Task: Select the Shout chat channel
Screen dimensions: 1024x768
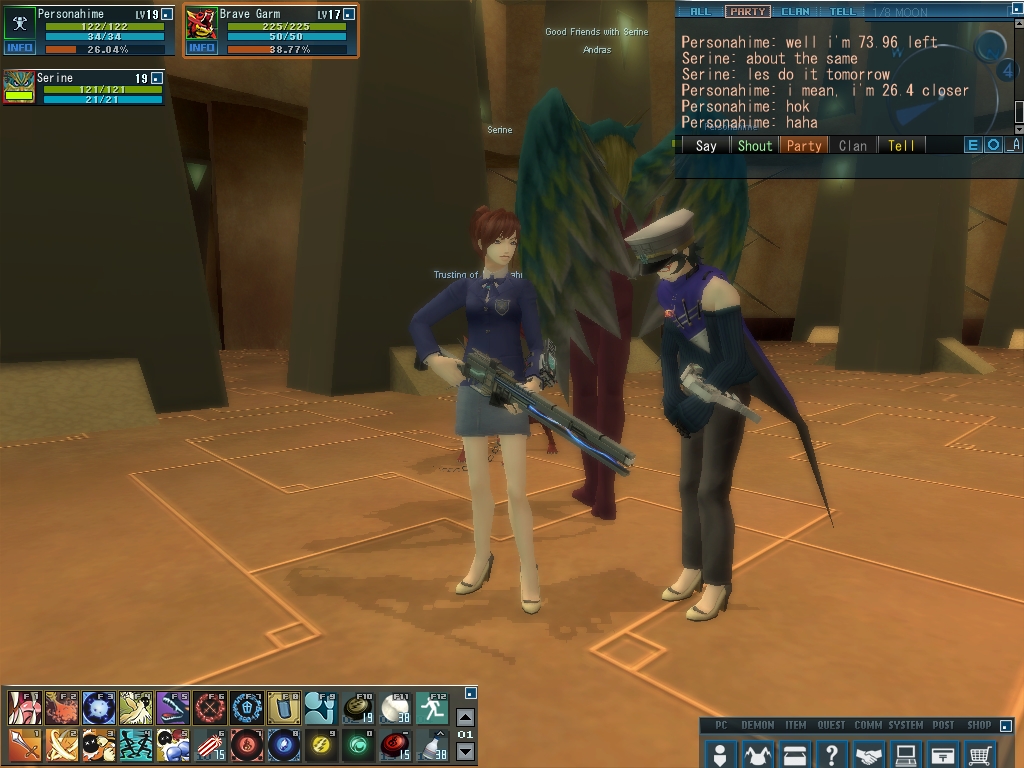Action: (755, 145)
